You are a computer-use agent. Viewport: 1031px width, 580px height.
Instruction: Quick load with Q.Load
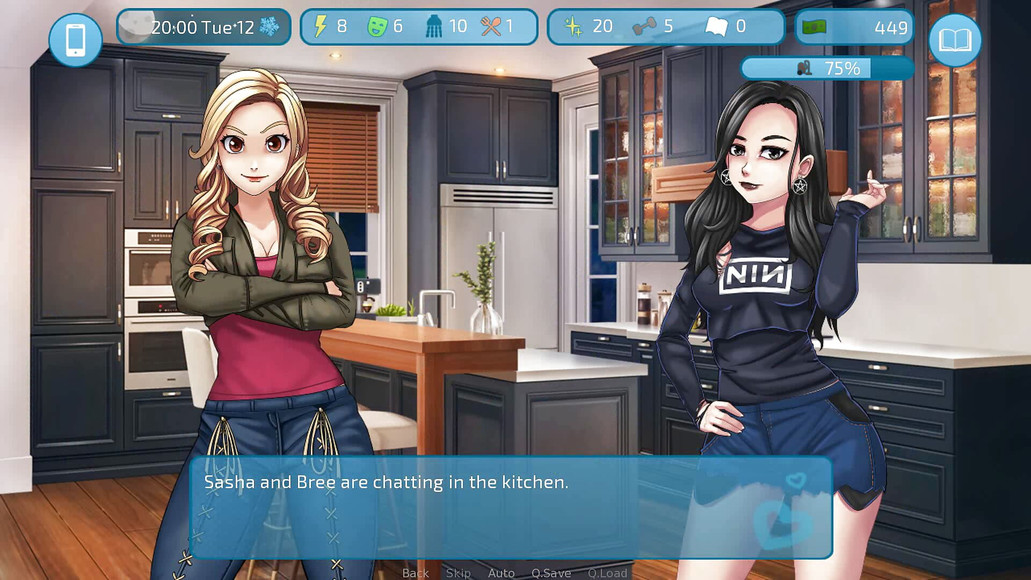tap(607, 573)
